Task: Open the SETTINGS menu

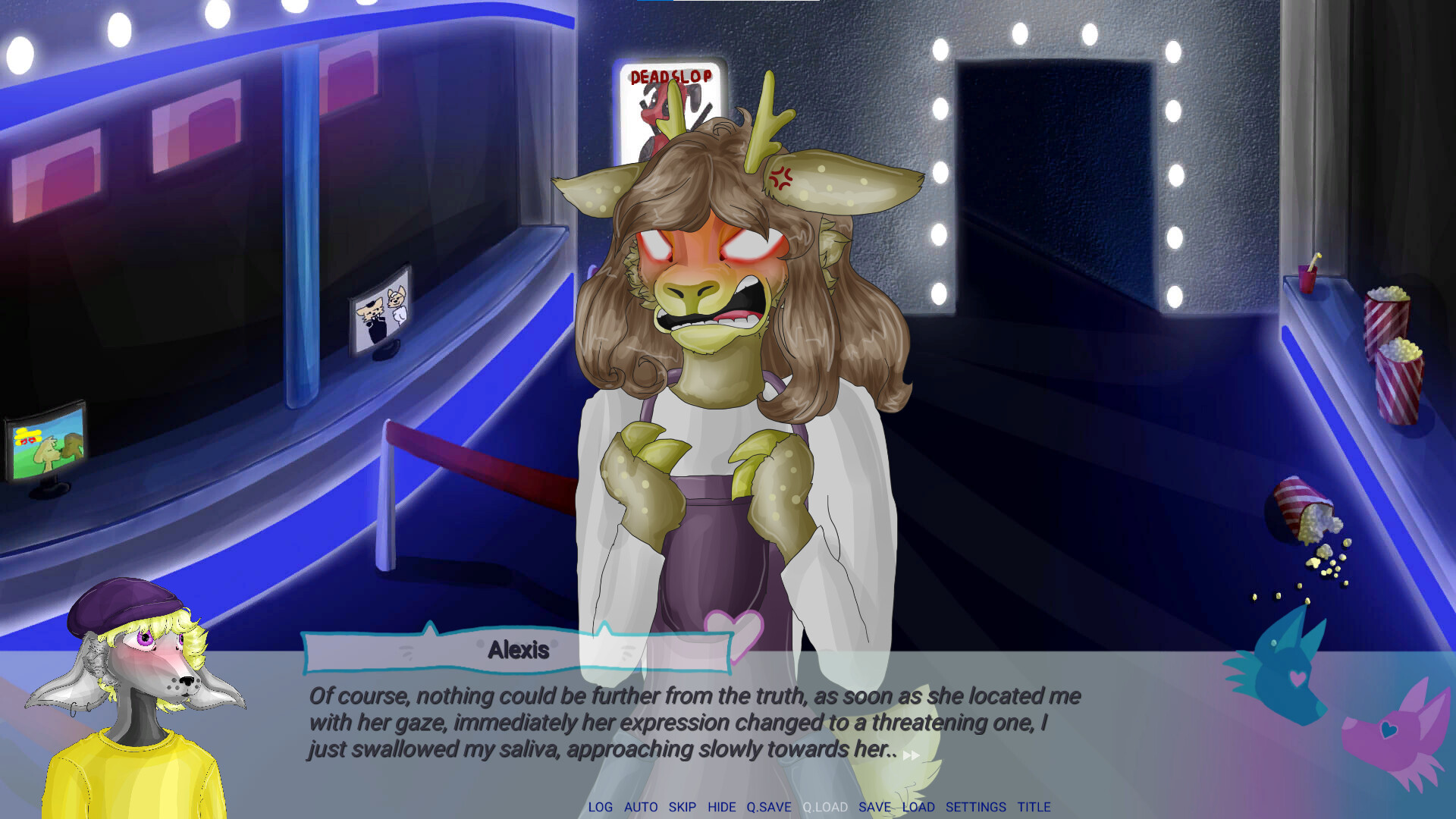Action: tap(976, 807)
